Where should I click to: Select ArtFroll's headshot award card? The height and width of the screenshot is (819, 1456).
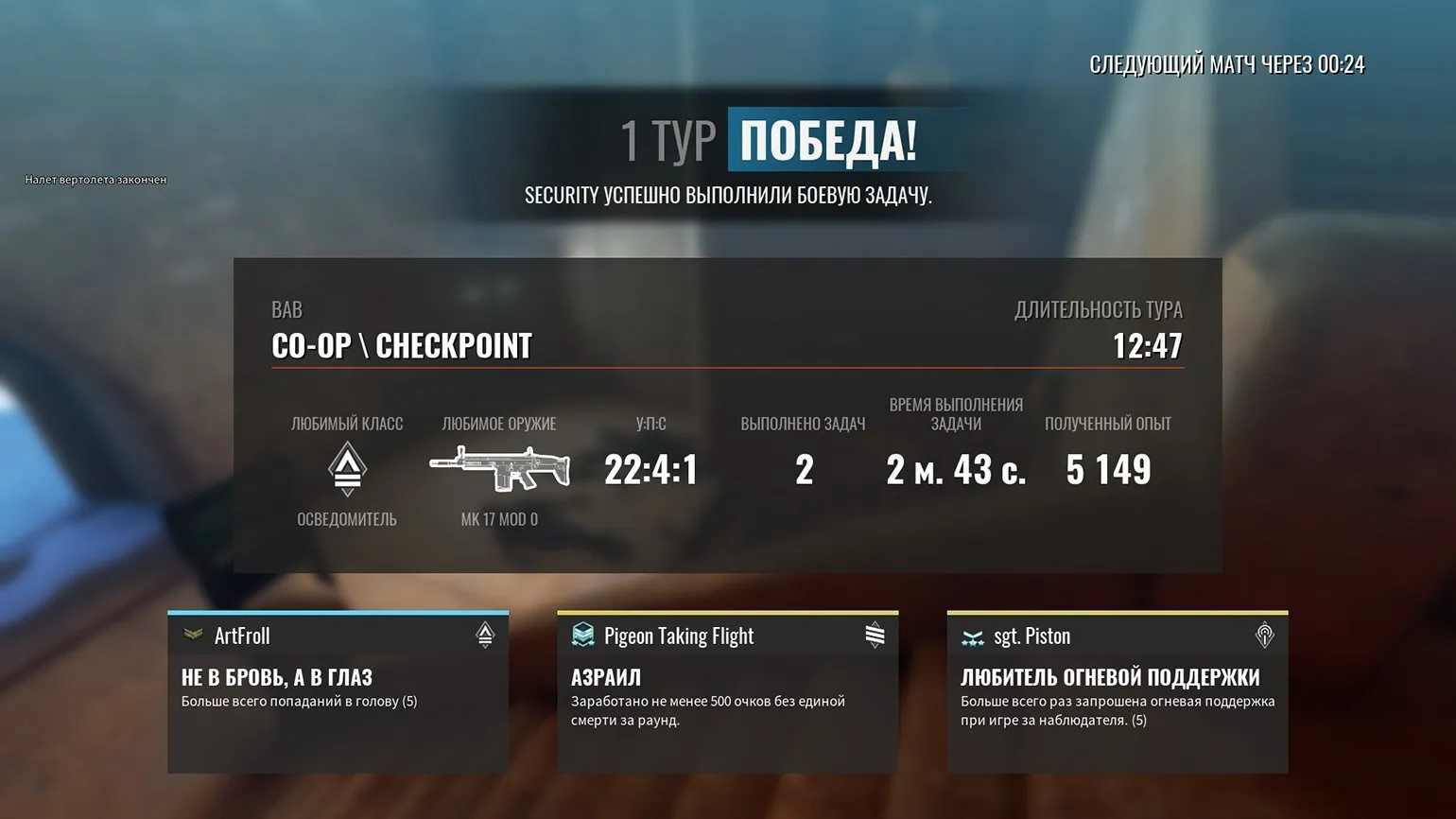click(338, 692)
